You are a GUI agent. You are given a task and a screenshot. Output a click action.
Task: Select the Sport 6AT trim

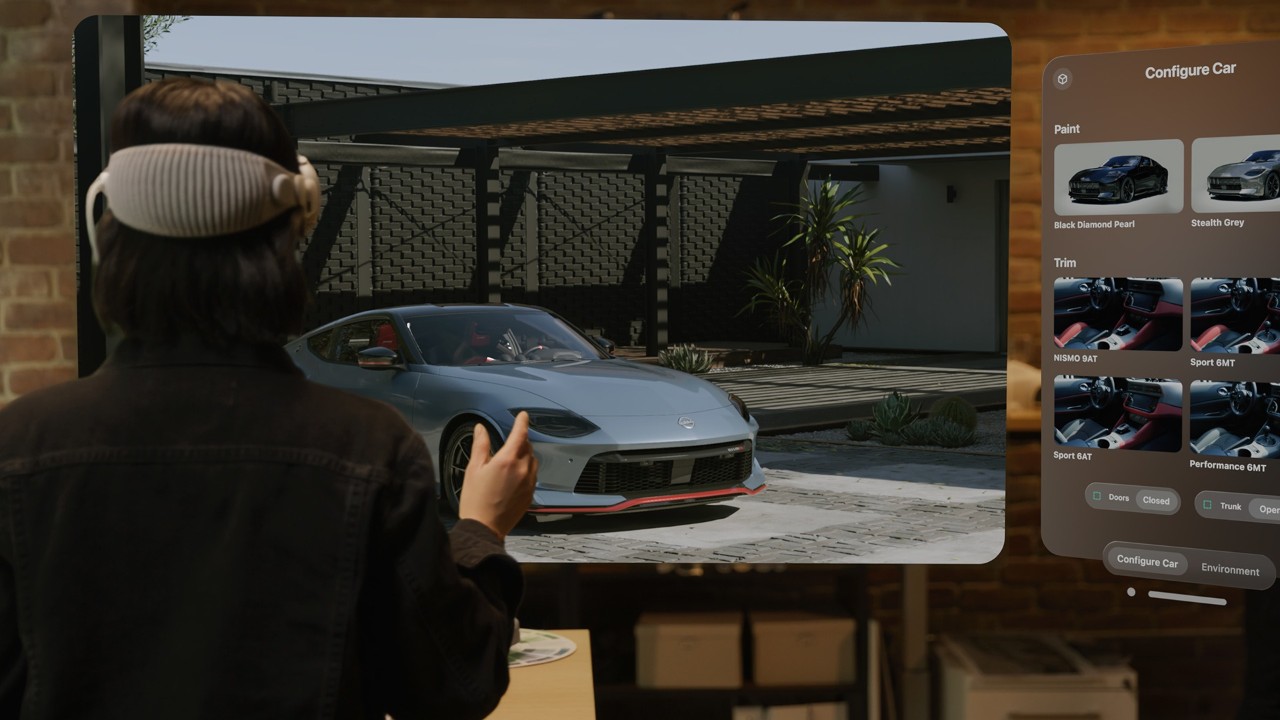tap(1117, 413)
